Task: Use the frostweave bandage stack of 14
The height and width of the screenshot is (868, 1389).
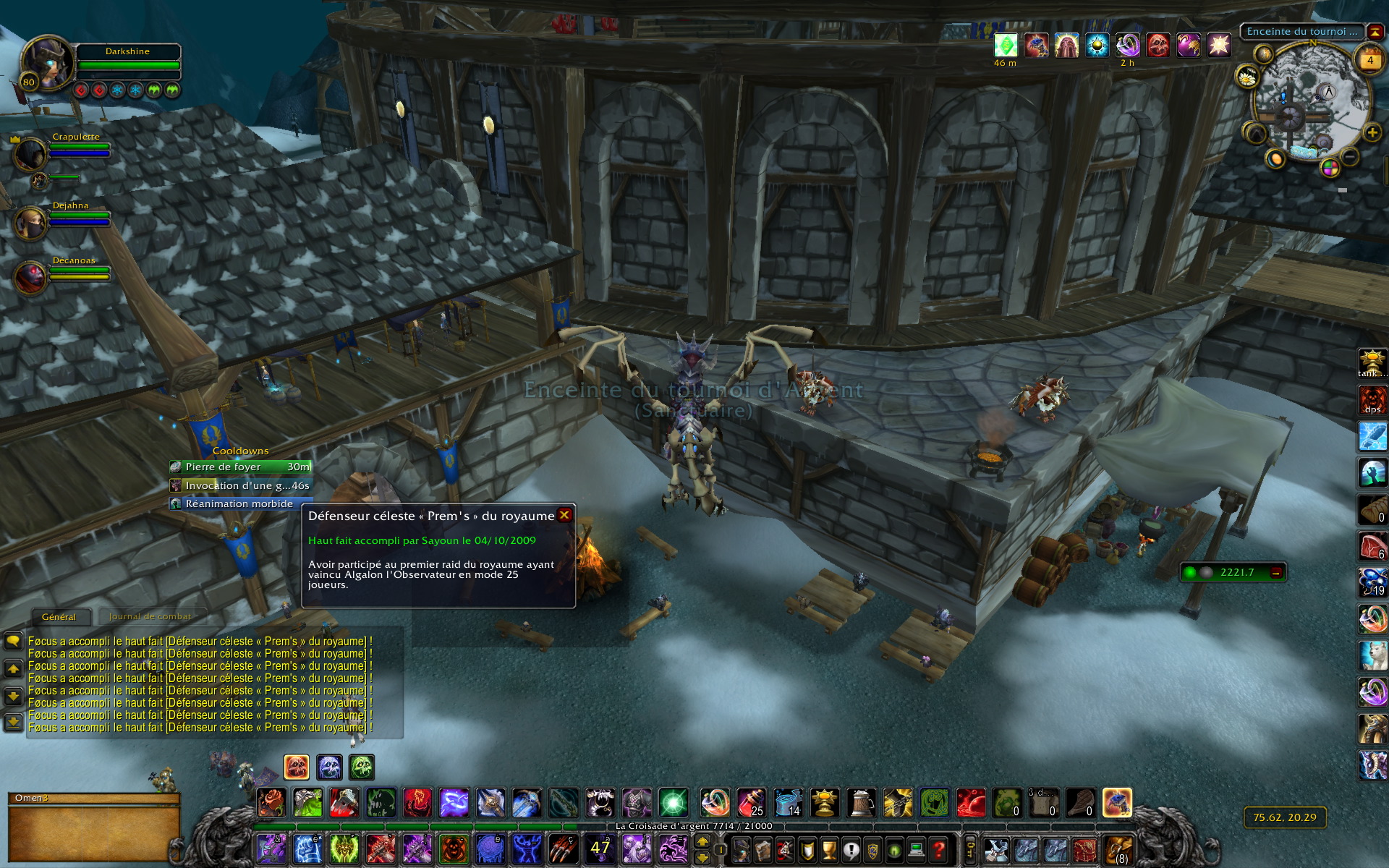Action: 788,803
